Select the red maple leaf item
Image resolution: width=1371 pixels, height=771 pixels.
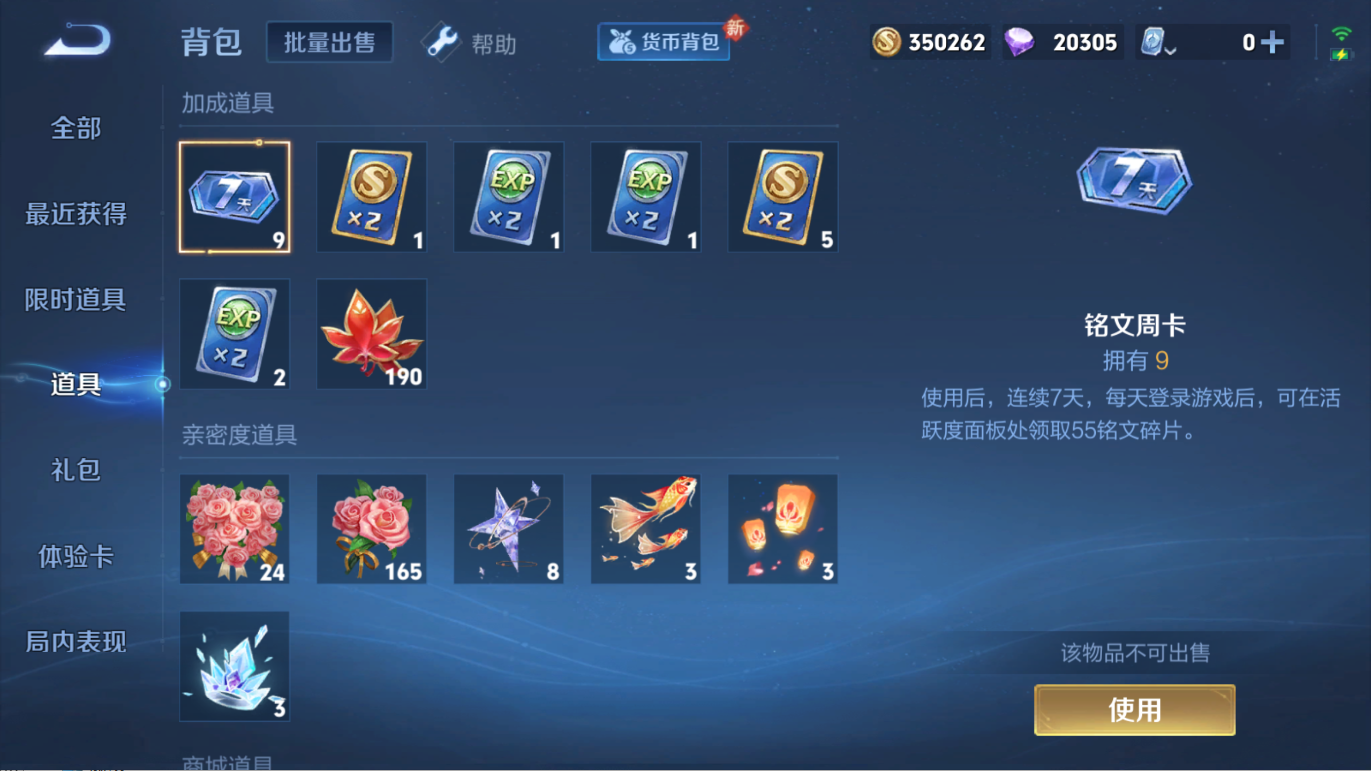click(372, 334)
